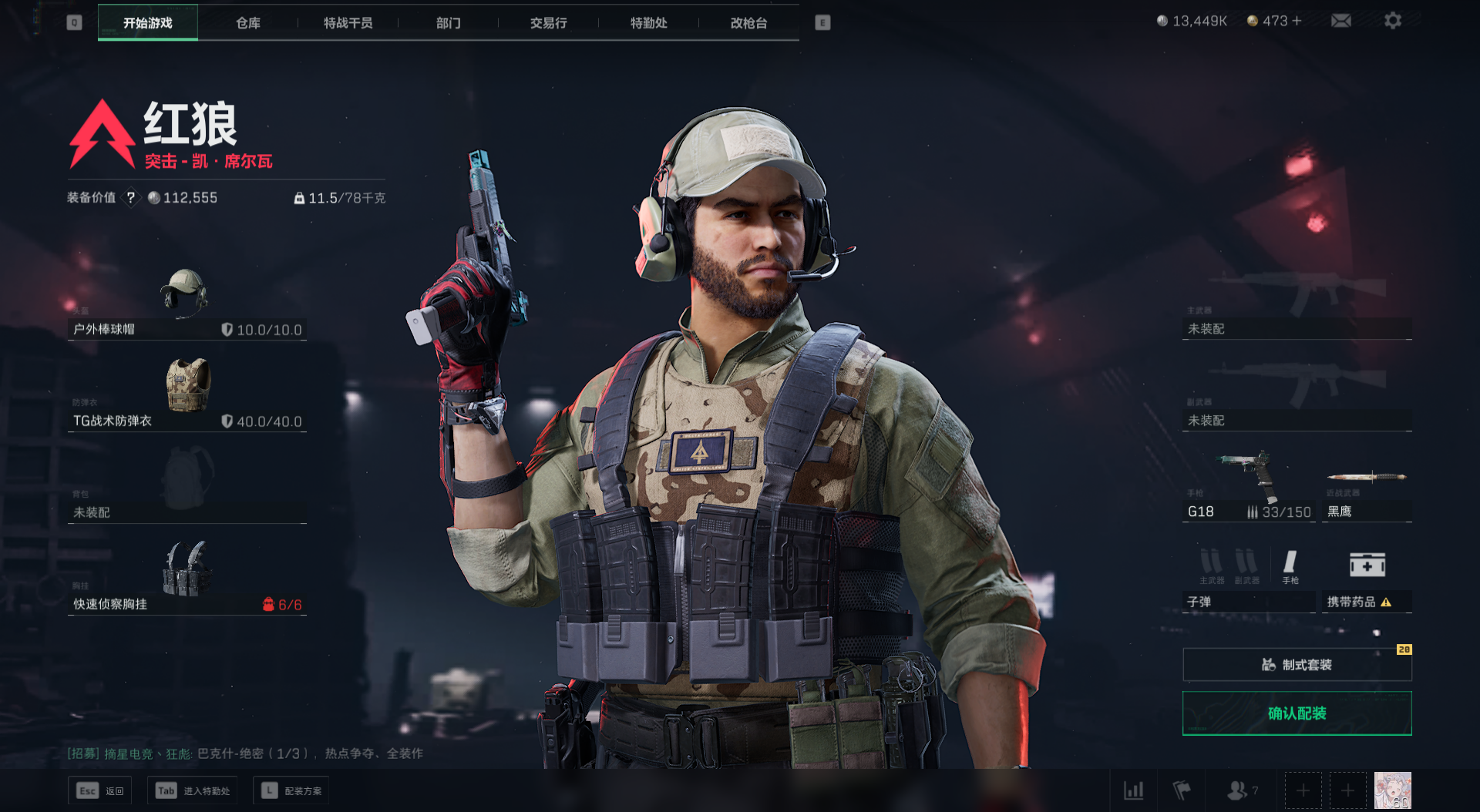The image size is (1480, 812).
Task: Choose the empty backpack slot
Action: (x=187, y=489)
